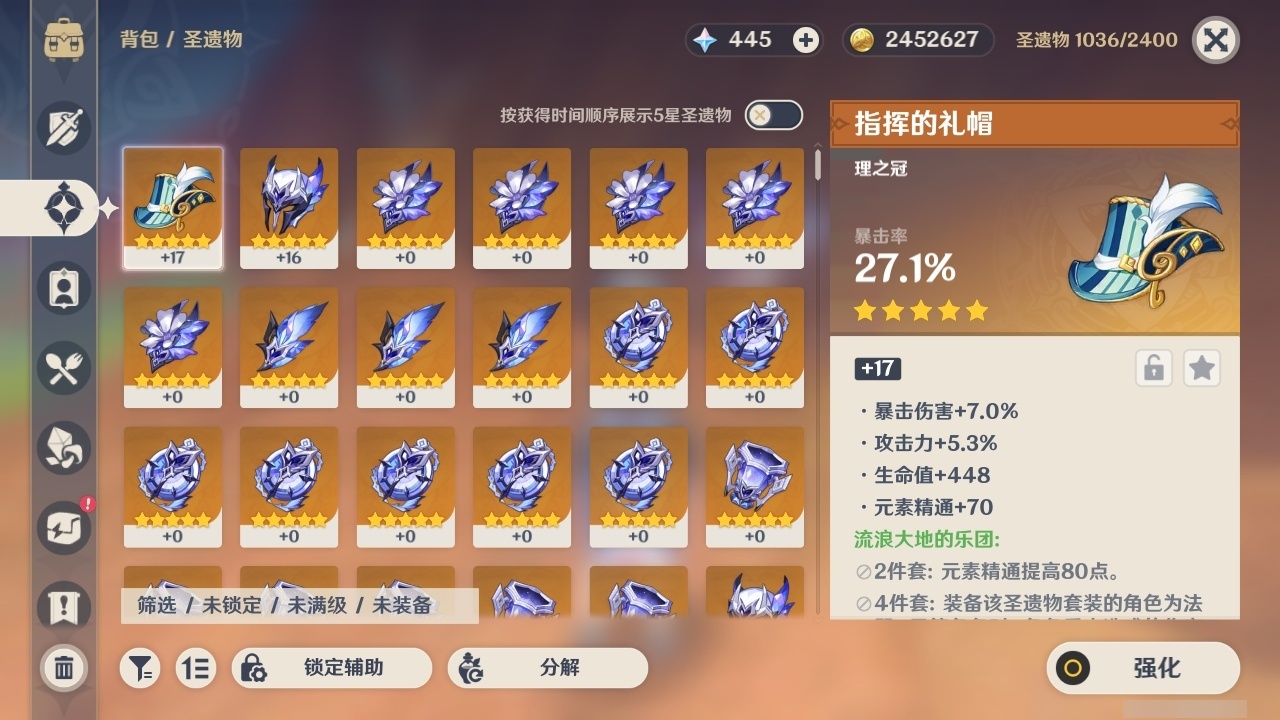
Task: Click the backpack icon at top left
Action: pyautogui.click(x=63, y=38)
